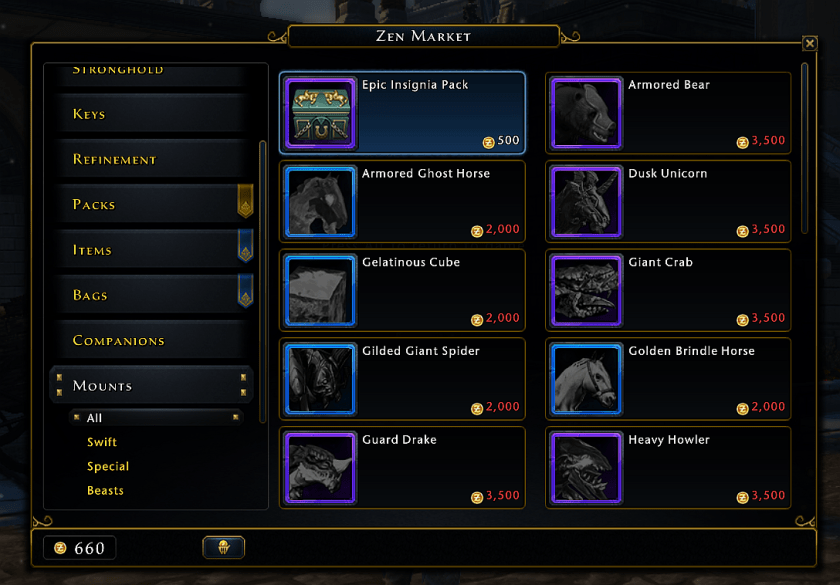Viewport: 840px width, 585px height.
Task: Close the Zen Market window
Action: pyautogui.click(x=810, y=43)
